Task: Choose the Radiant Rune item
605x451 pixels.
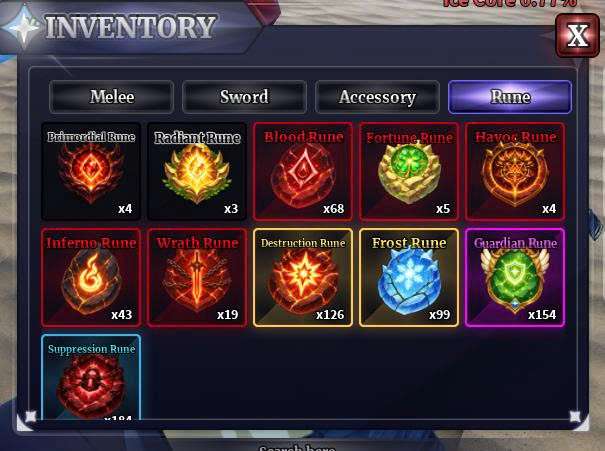Action: (x=197, y=171)
